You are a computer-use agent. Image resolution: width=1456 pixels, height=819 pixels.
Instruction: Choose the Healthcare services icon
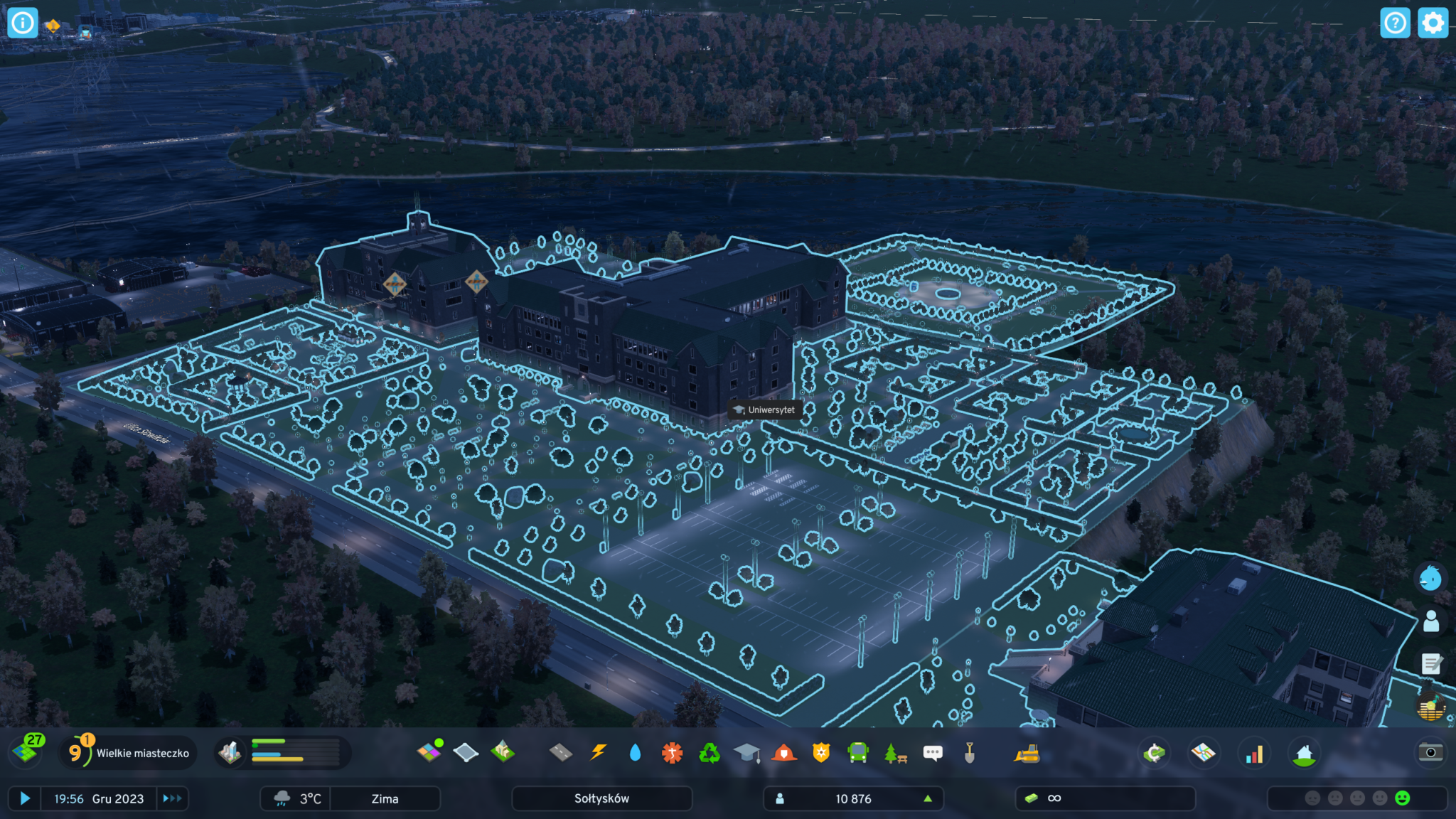(x=672, y=752)
